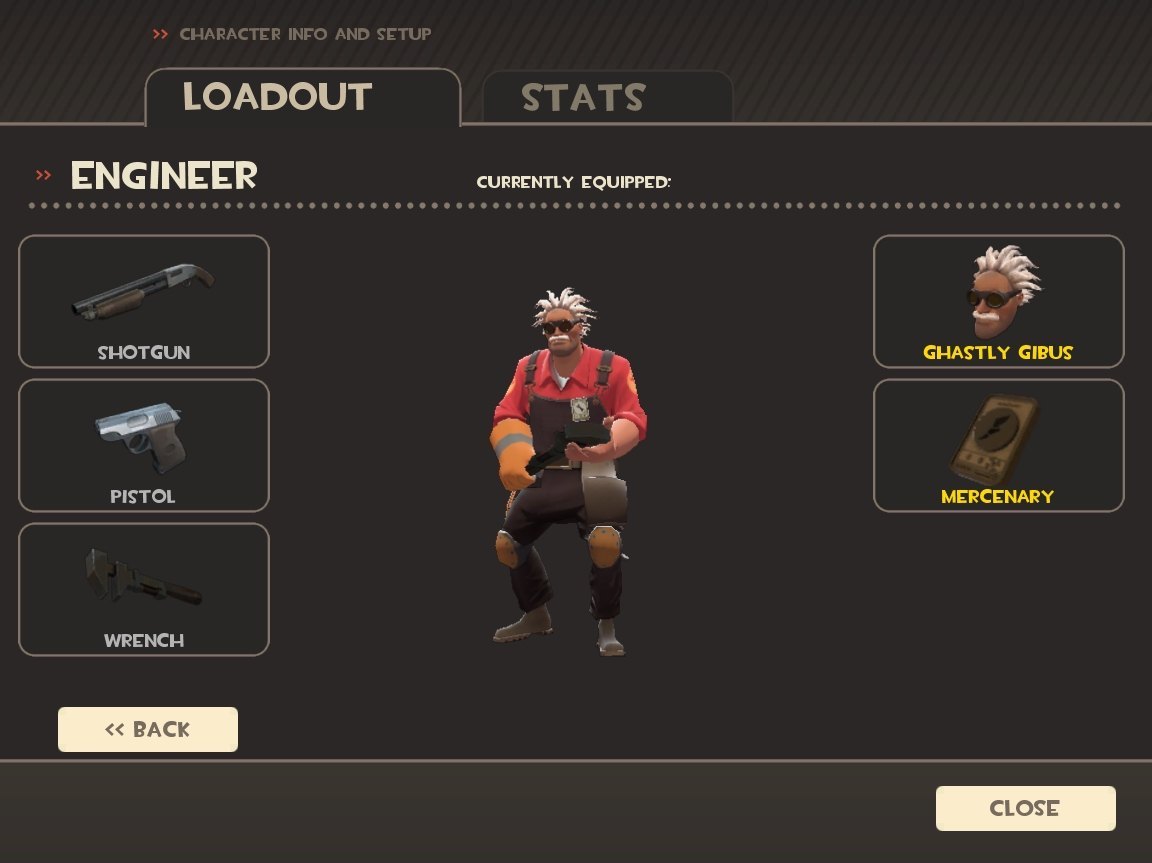The height and width of the screenshot is (863, 1152).
Task: Open the Ghastly Gibus hat slot
Action: coord(998,301)
